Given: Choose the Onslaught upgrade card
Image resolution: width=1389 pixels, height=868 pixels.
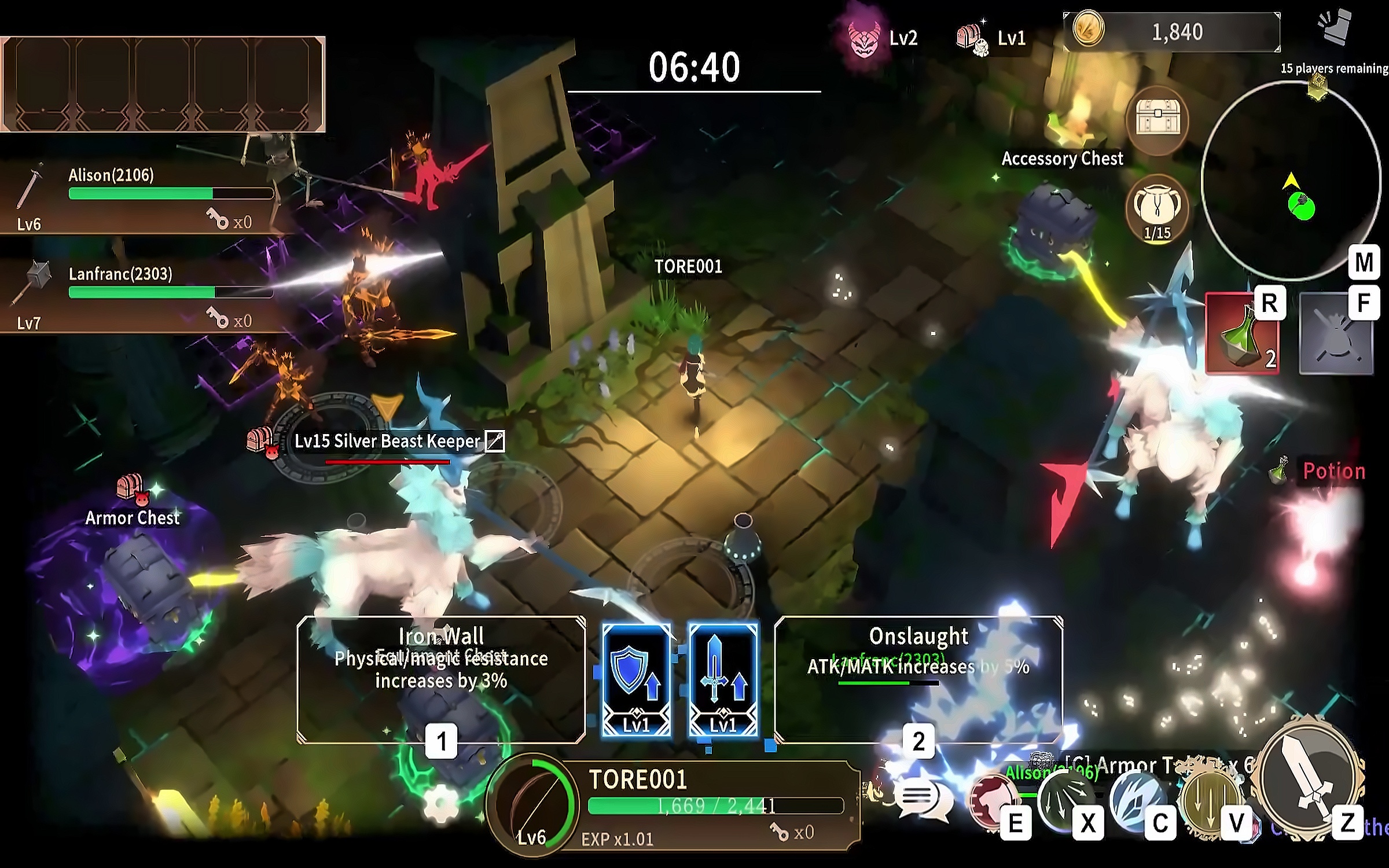Looking at the screenshot, I should click(x=918, y=678).
